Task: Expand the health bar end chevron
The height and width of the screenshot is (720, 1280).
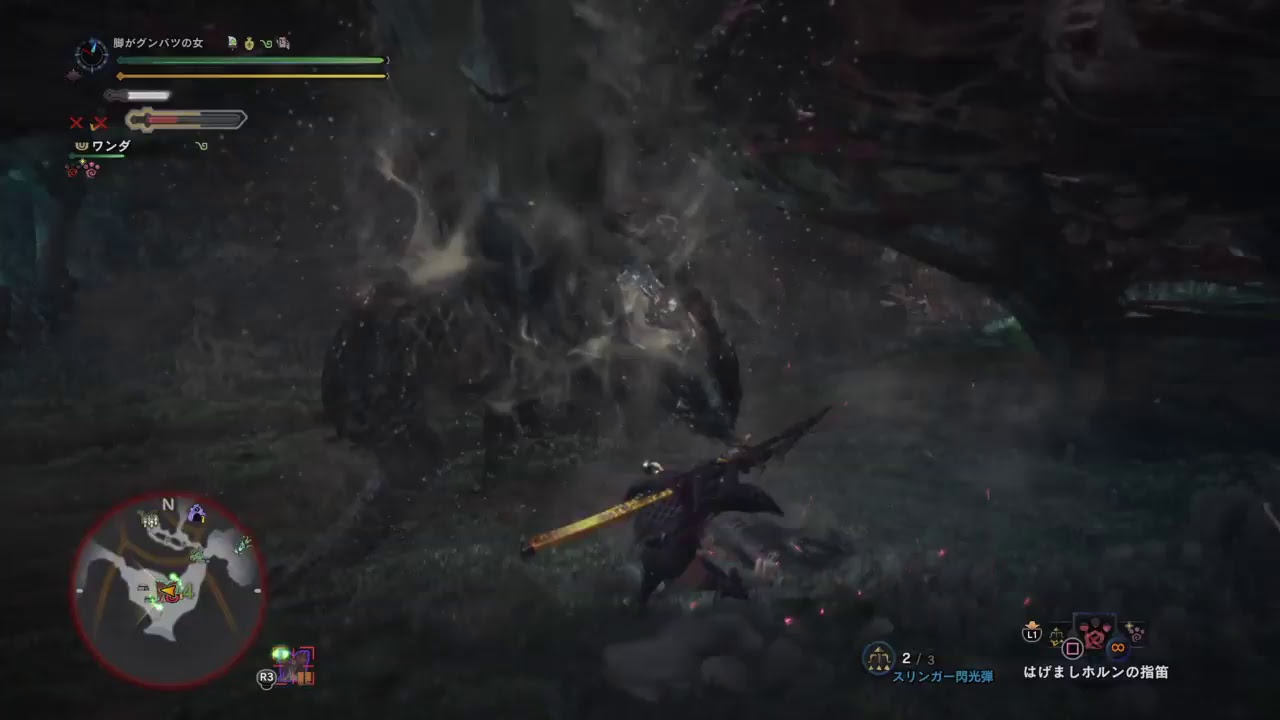Action: [387, 60]
